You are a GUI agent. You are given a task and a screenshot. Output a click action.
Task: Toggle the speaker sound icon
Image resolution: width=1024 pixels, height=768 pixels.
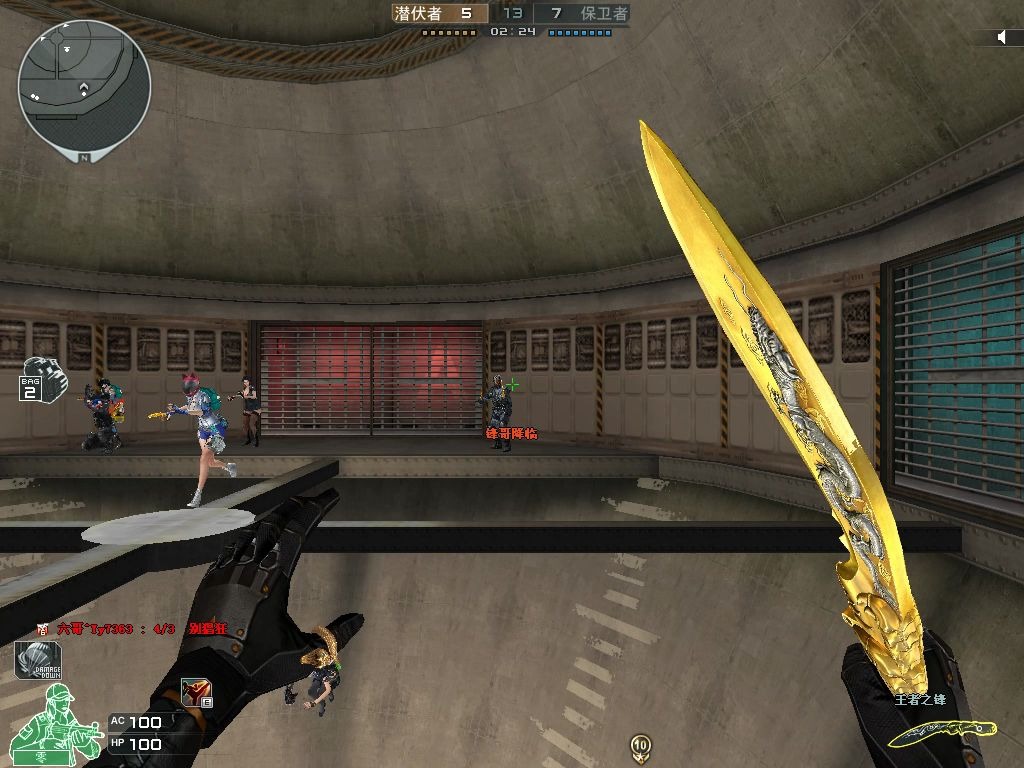[x=1003, y=37]
